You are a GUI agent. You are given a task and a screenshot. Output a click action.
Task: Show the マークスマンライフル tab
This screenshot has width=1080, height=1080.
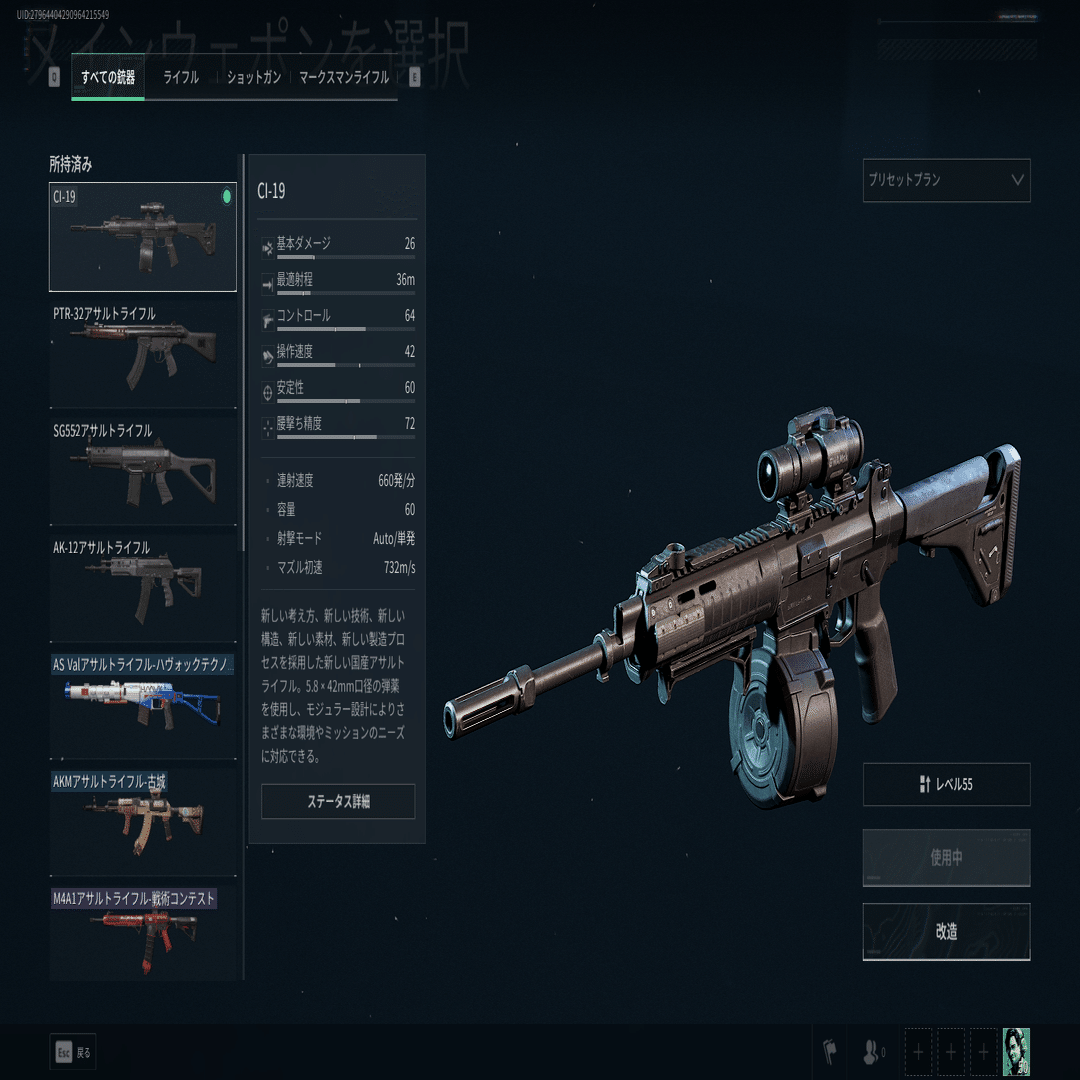(344, 78)
